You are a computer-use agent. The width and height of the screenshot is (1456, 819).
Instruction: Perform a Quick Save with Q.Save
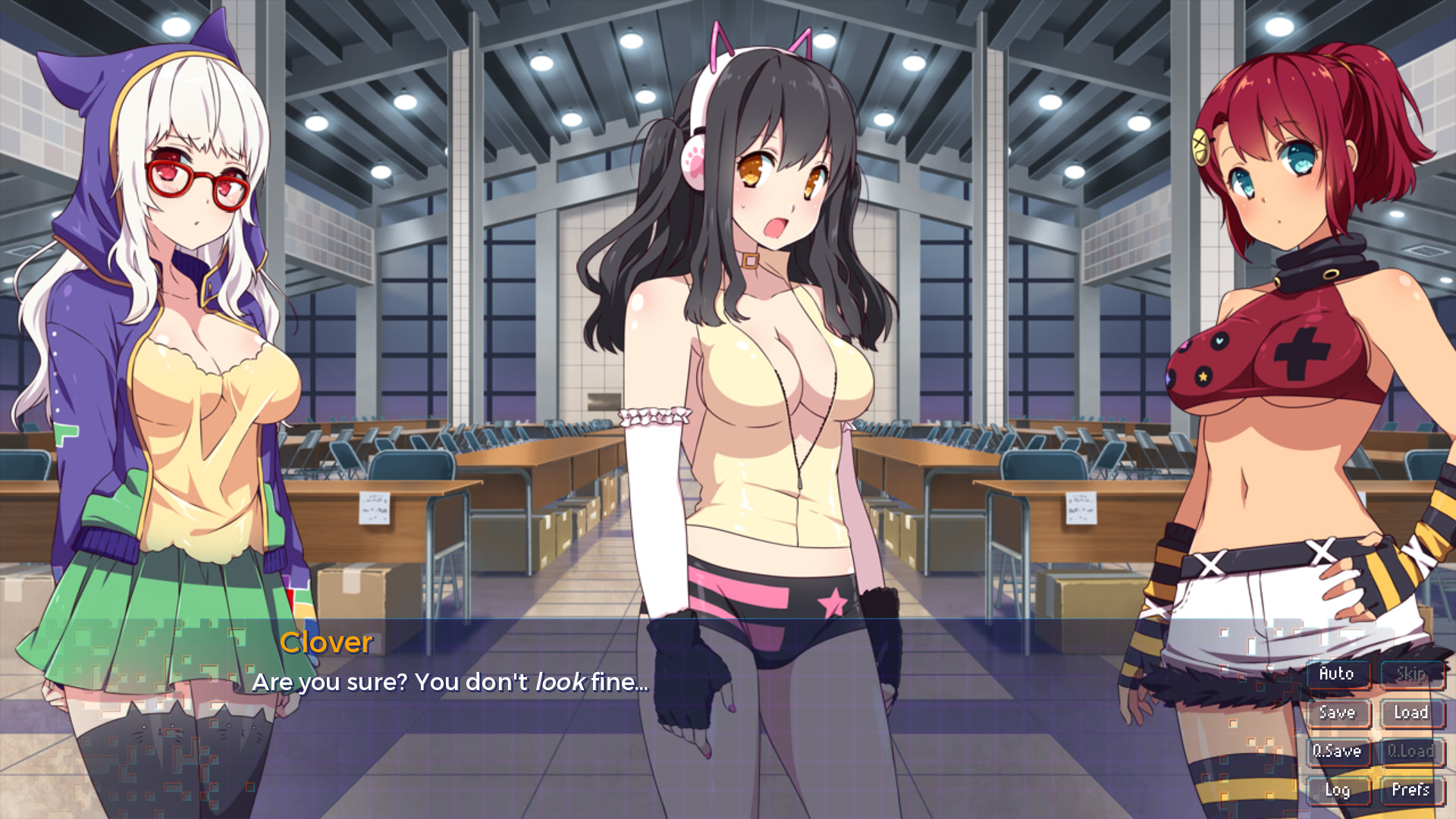1338,752
